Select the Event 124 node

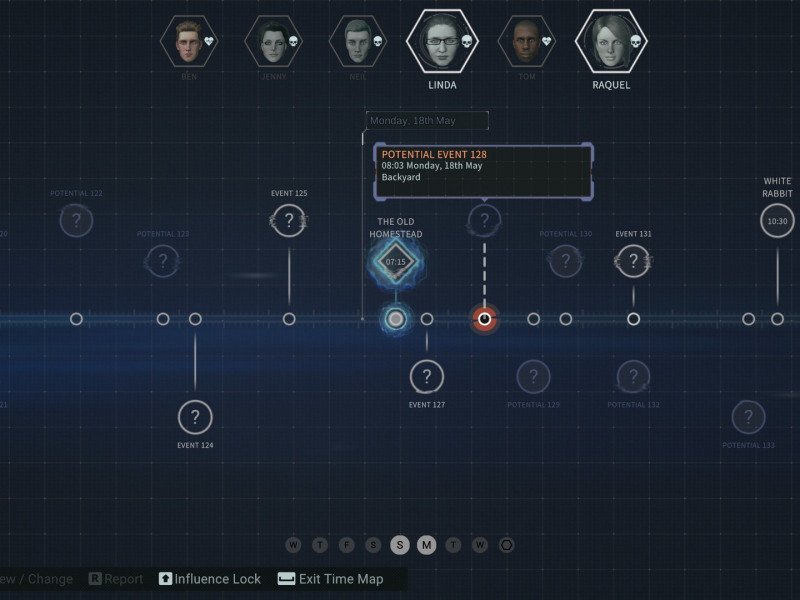(195, 417)
